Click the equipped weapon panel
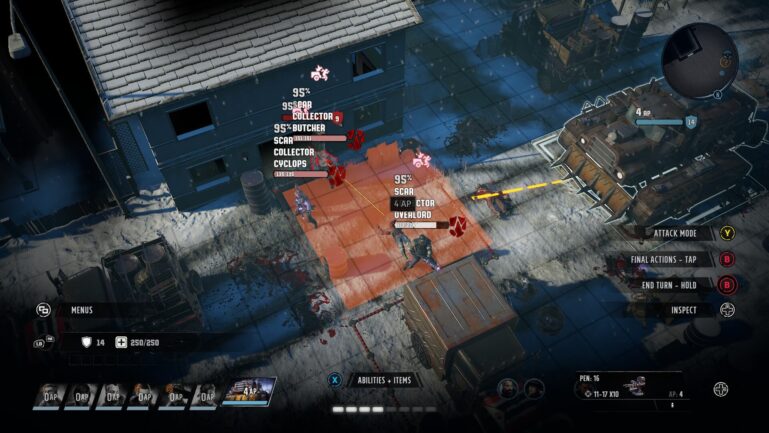The height and width of the screenshot is (433, 769). click(x=632, y=389)
